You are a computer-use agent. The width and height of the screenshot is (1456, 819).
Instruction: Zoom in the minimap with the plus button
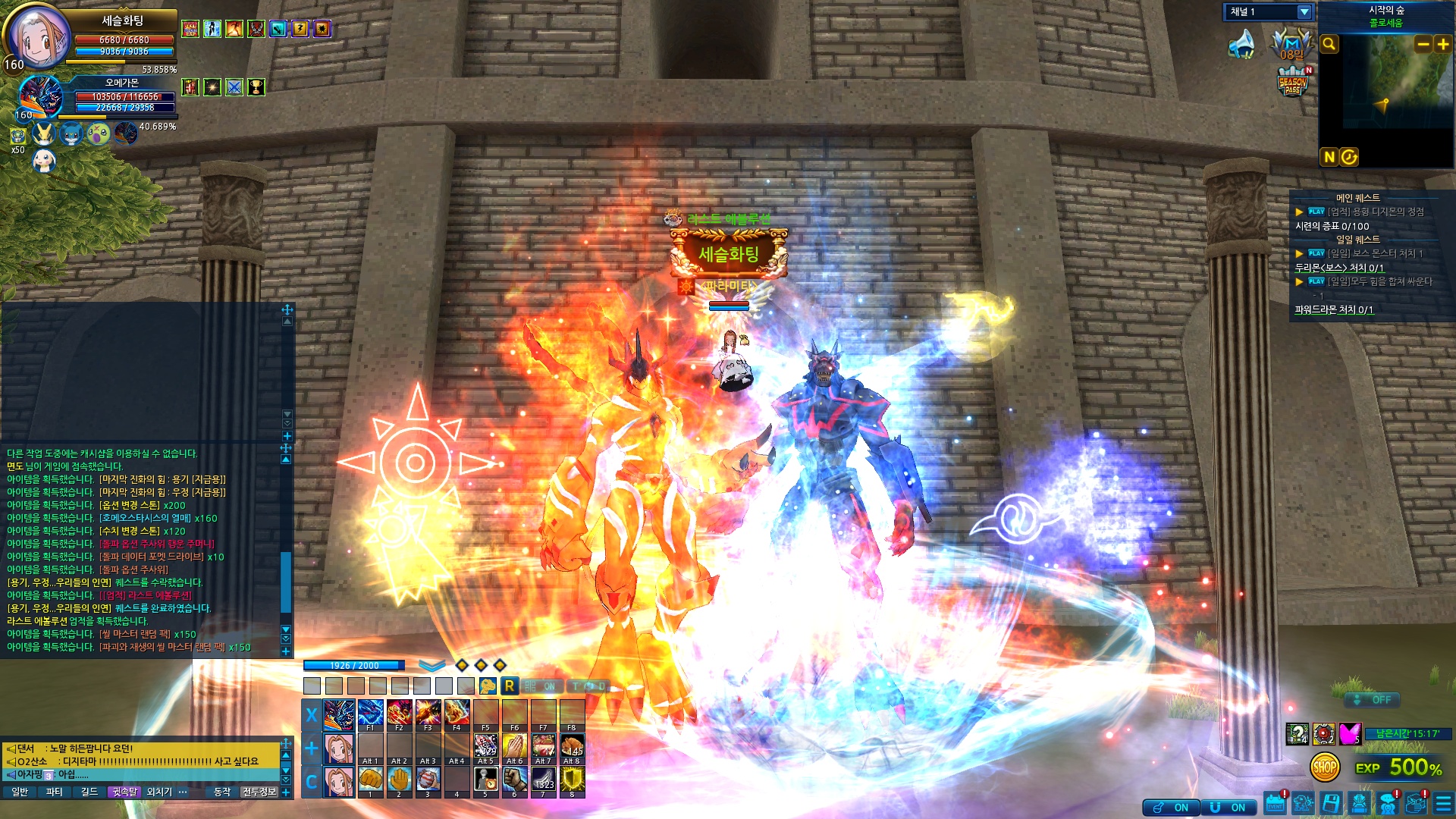pyautogui.click(x=1442, y=44)
